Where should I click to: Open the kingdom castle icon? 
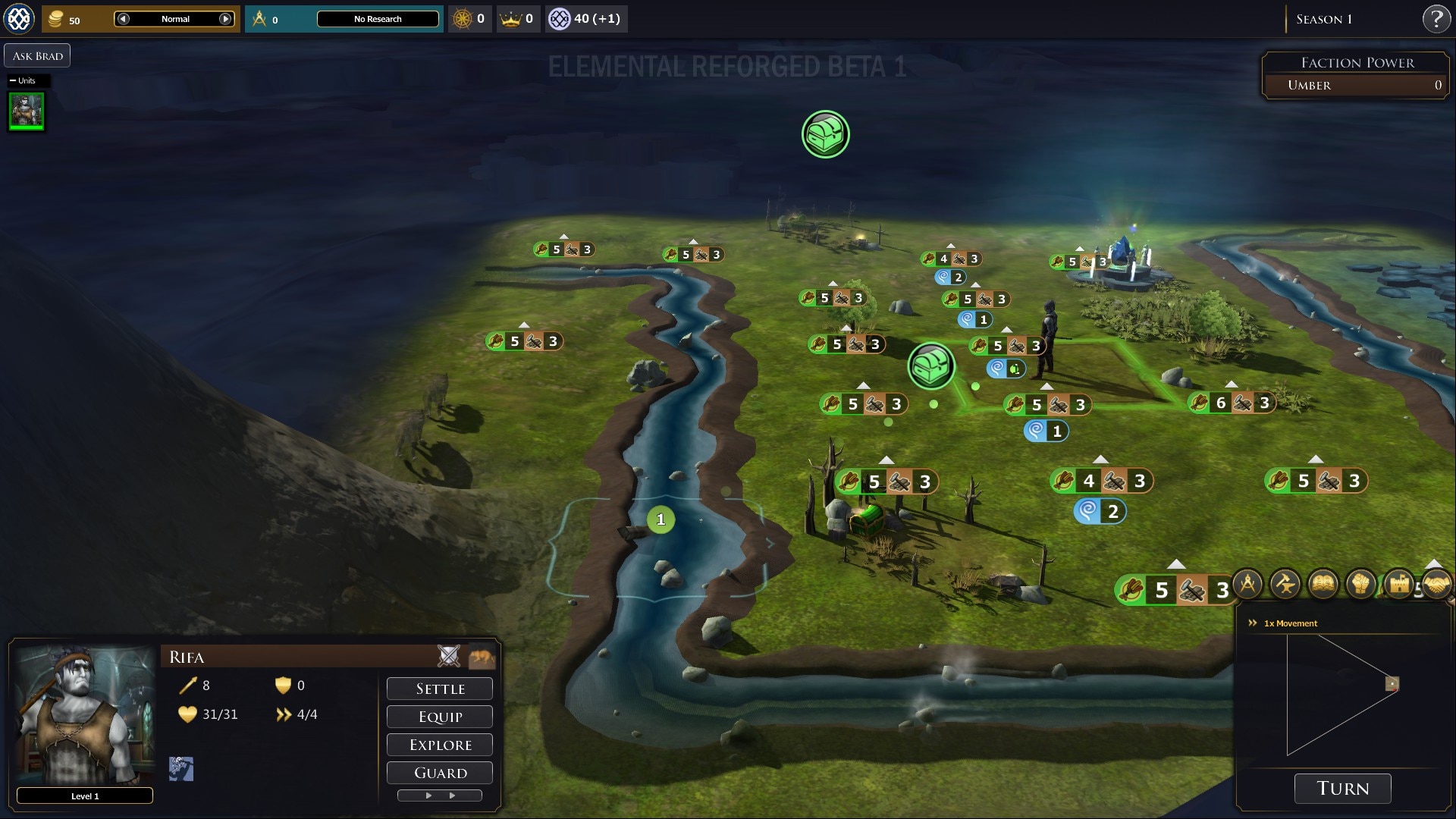[x=1399, y=584]
